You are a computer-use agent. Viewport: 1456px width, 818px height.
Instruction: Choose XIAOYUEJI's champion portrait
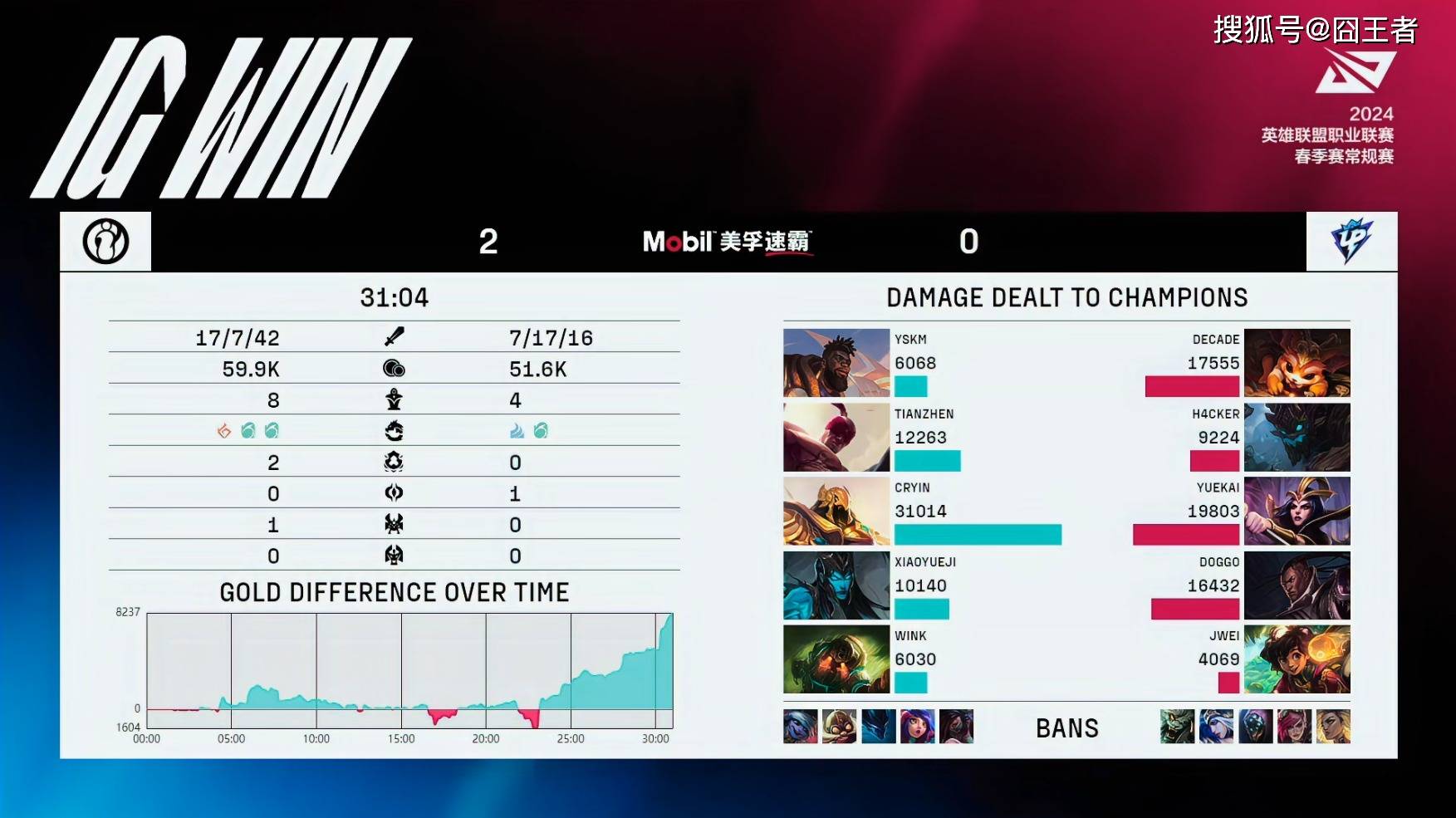(836, 585)
